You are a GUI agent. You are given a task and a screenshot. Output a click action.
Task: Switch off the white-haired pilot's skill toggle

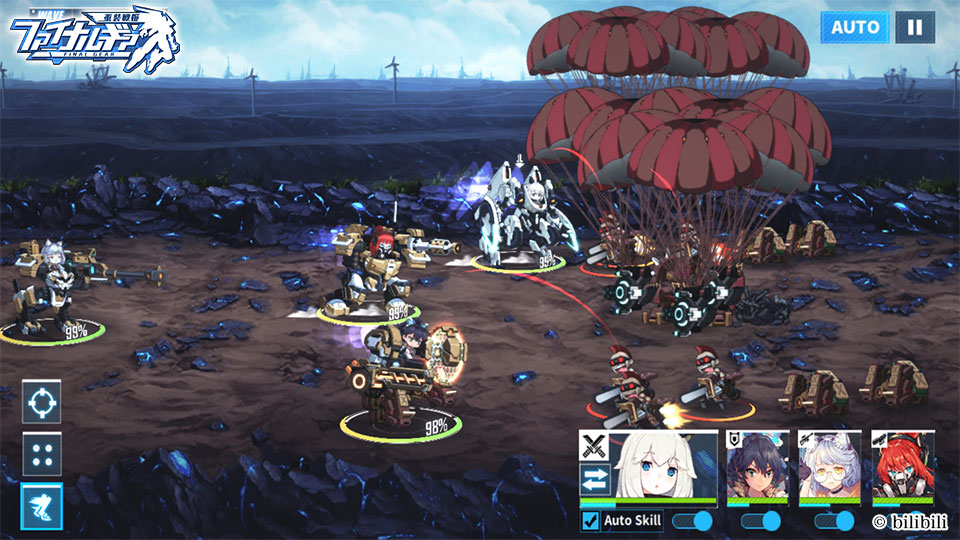pyautogui.click(x=692, y=521)
